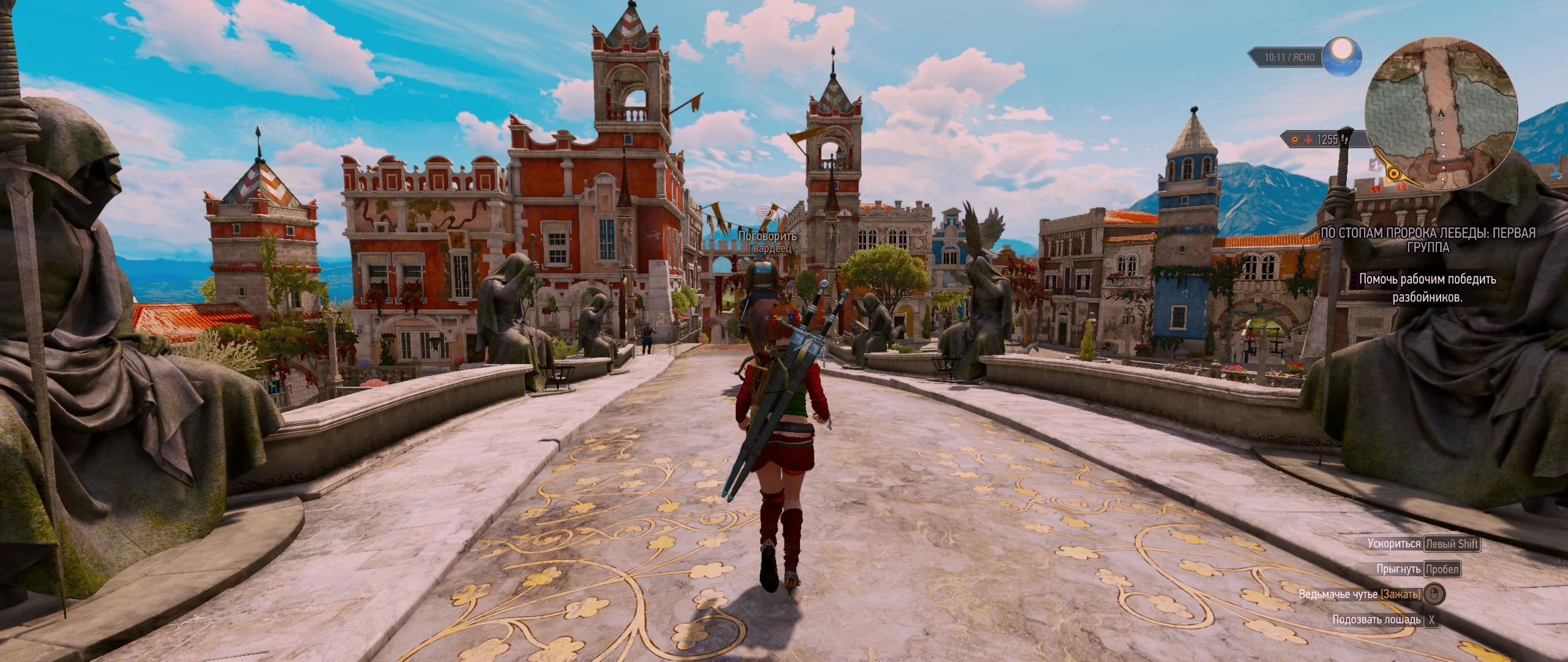This screenshot has width=1568, height=662.
Task: Select the footprints icon after the crown amount
Action: coord(1345,140)
